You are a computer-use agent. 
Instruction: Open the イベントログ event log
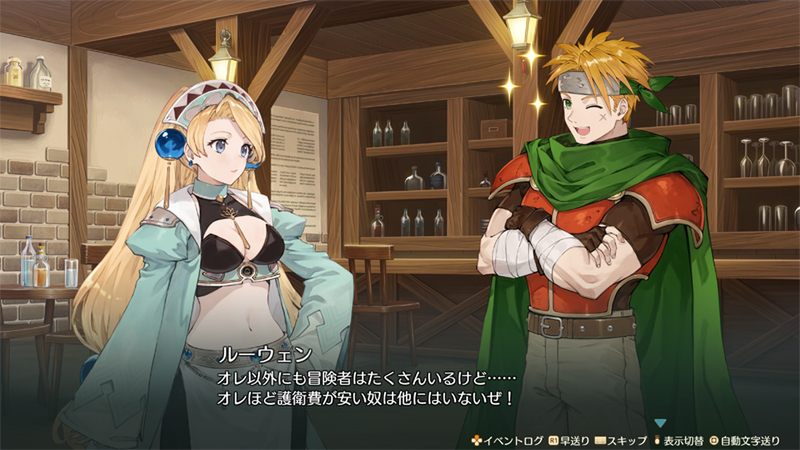509,440
